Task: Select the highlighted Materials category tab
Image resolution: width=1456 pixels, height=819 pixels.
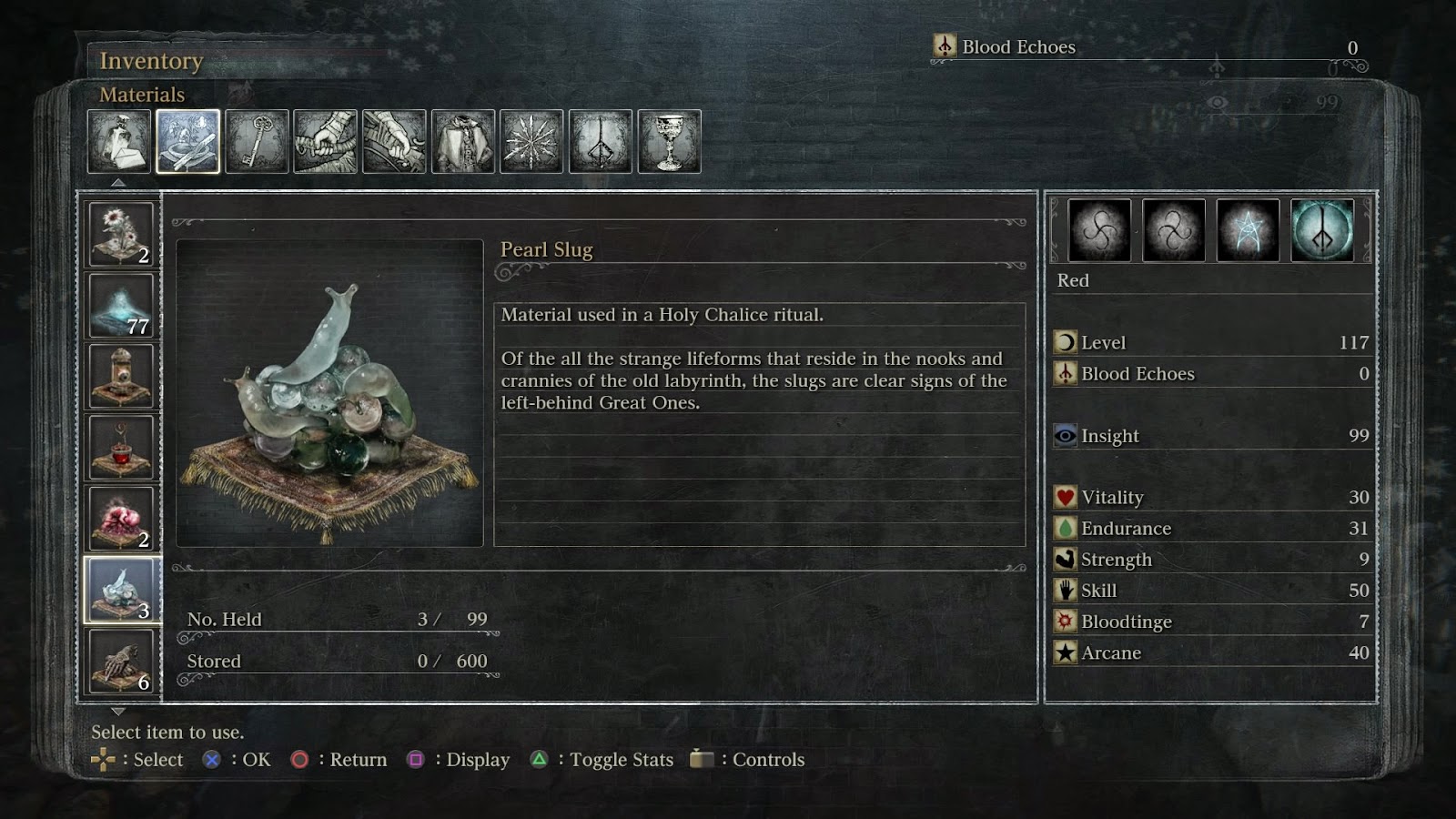Action: pyautogui.click(x=187, y=141)
